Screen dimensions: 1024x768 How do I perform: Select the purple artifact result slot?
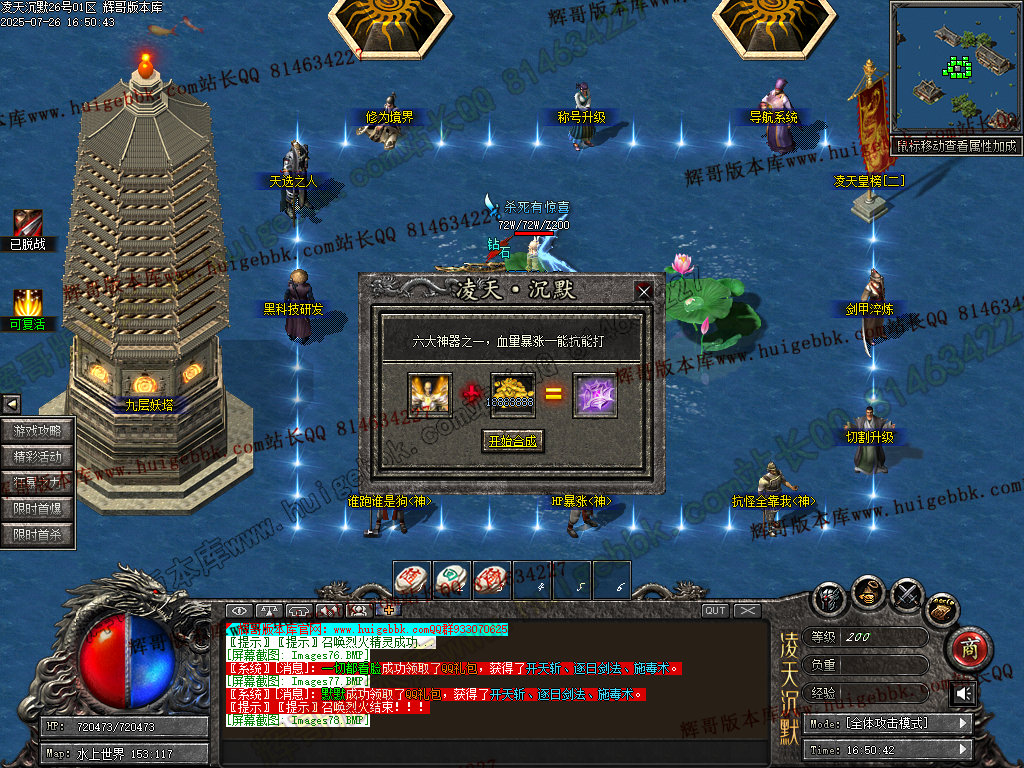coord(594,394)
